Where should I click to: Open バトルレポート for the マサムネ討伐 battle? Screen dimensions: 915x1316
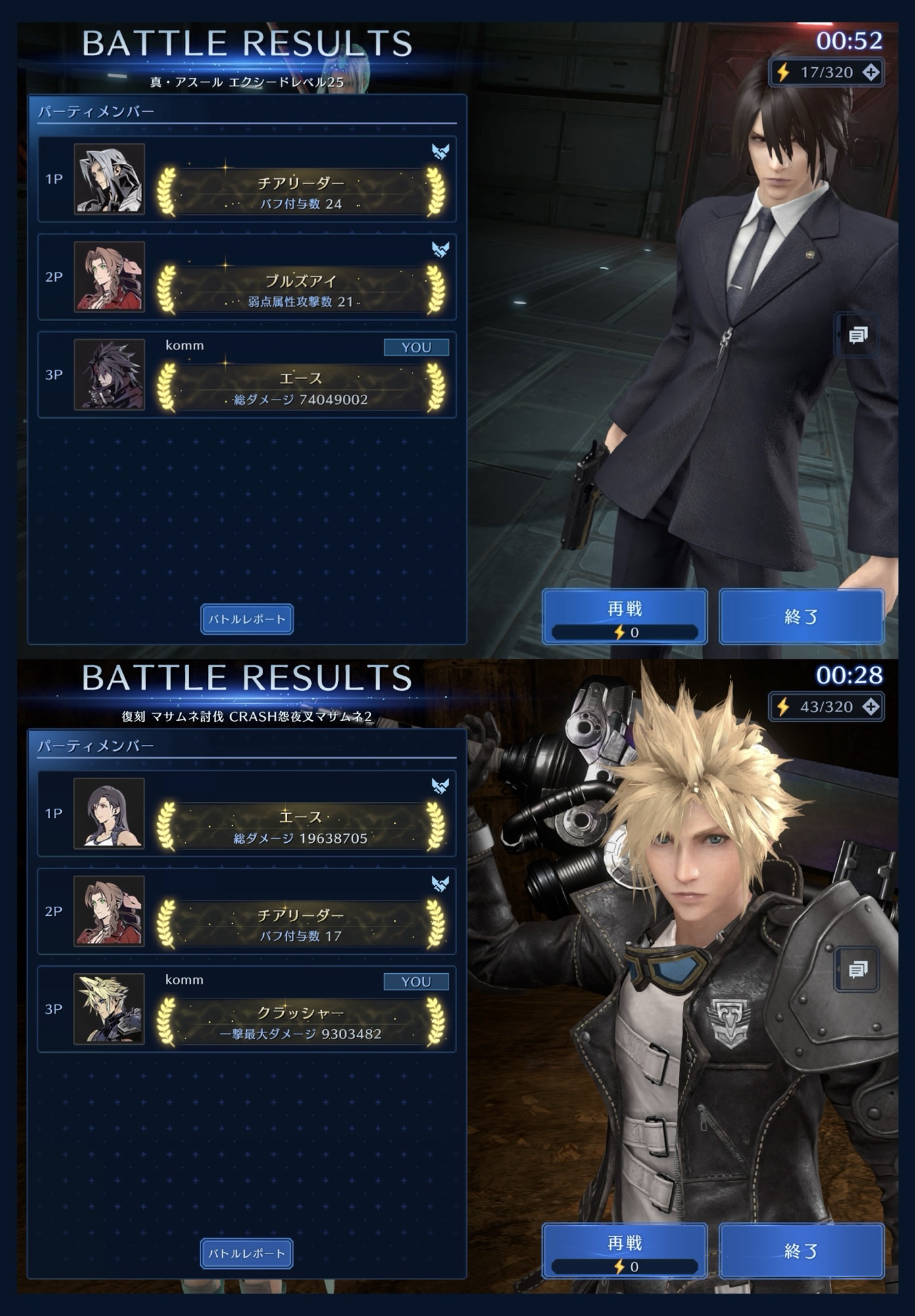coord(247,1253)
